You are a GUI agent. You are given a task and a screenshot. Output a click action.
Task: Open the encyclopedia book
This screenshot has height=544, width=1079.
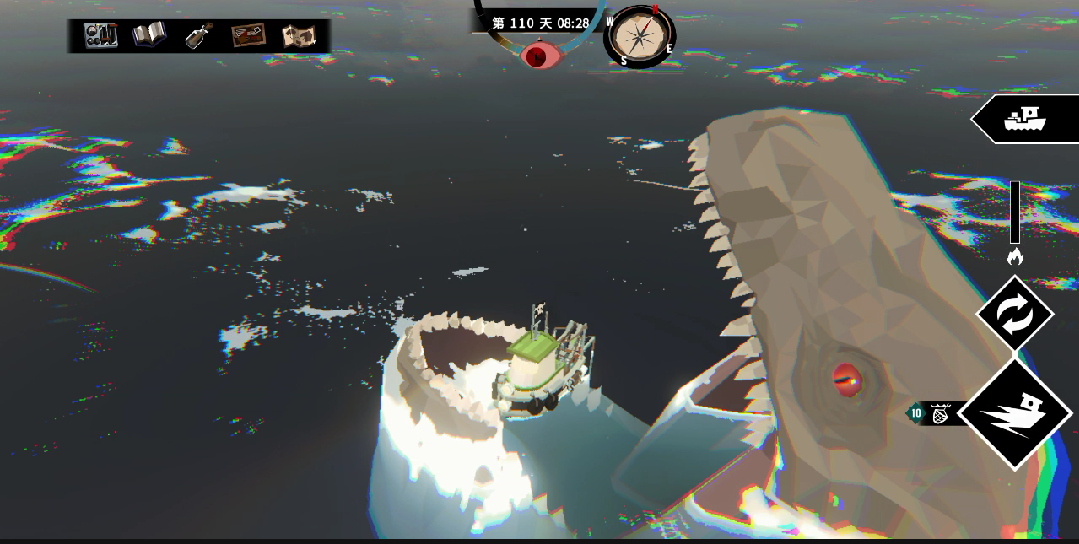(x=149, y=36)
